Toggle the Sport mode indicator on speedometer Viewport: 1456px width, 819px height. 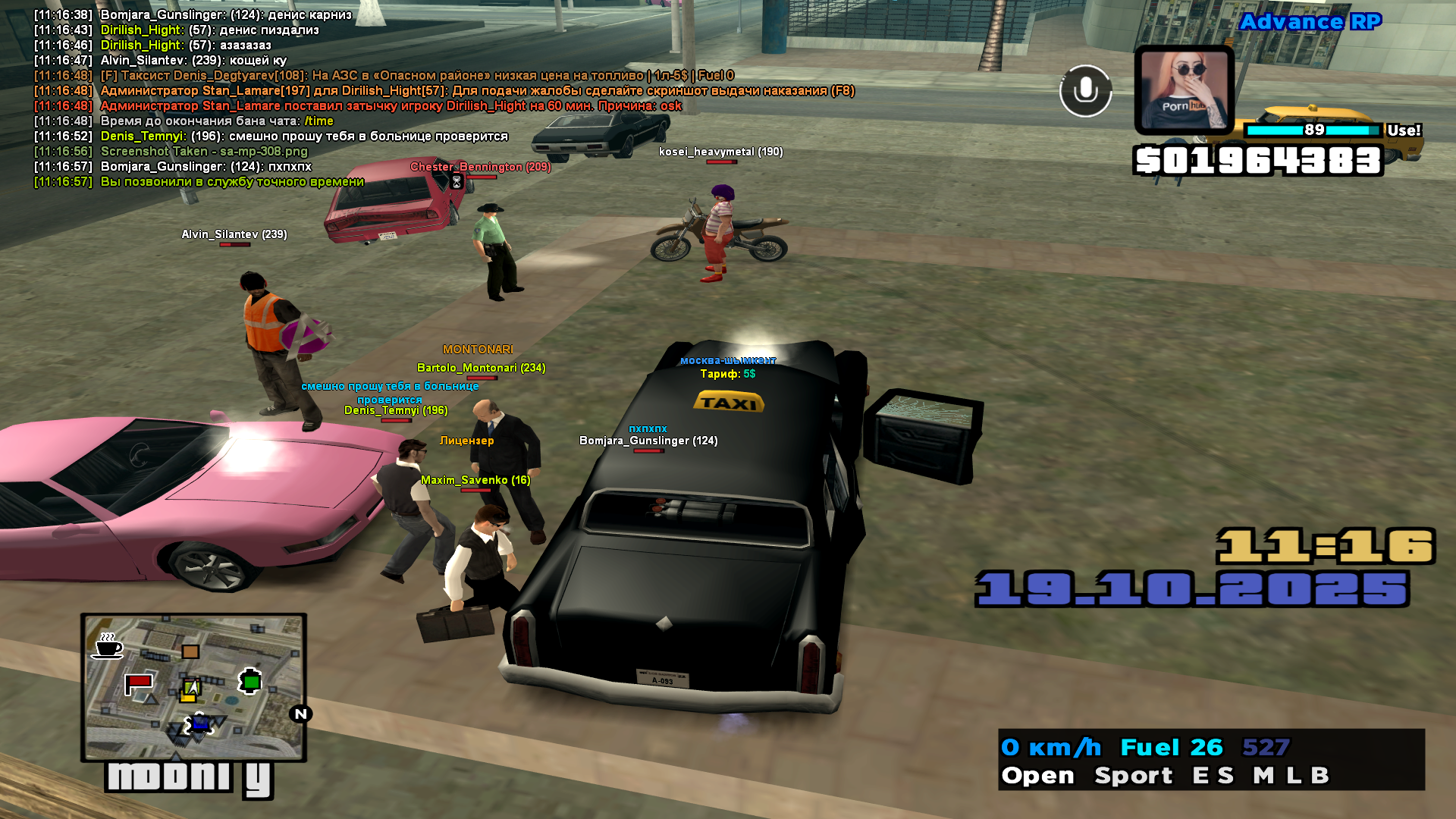tap(1133, 775)
